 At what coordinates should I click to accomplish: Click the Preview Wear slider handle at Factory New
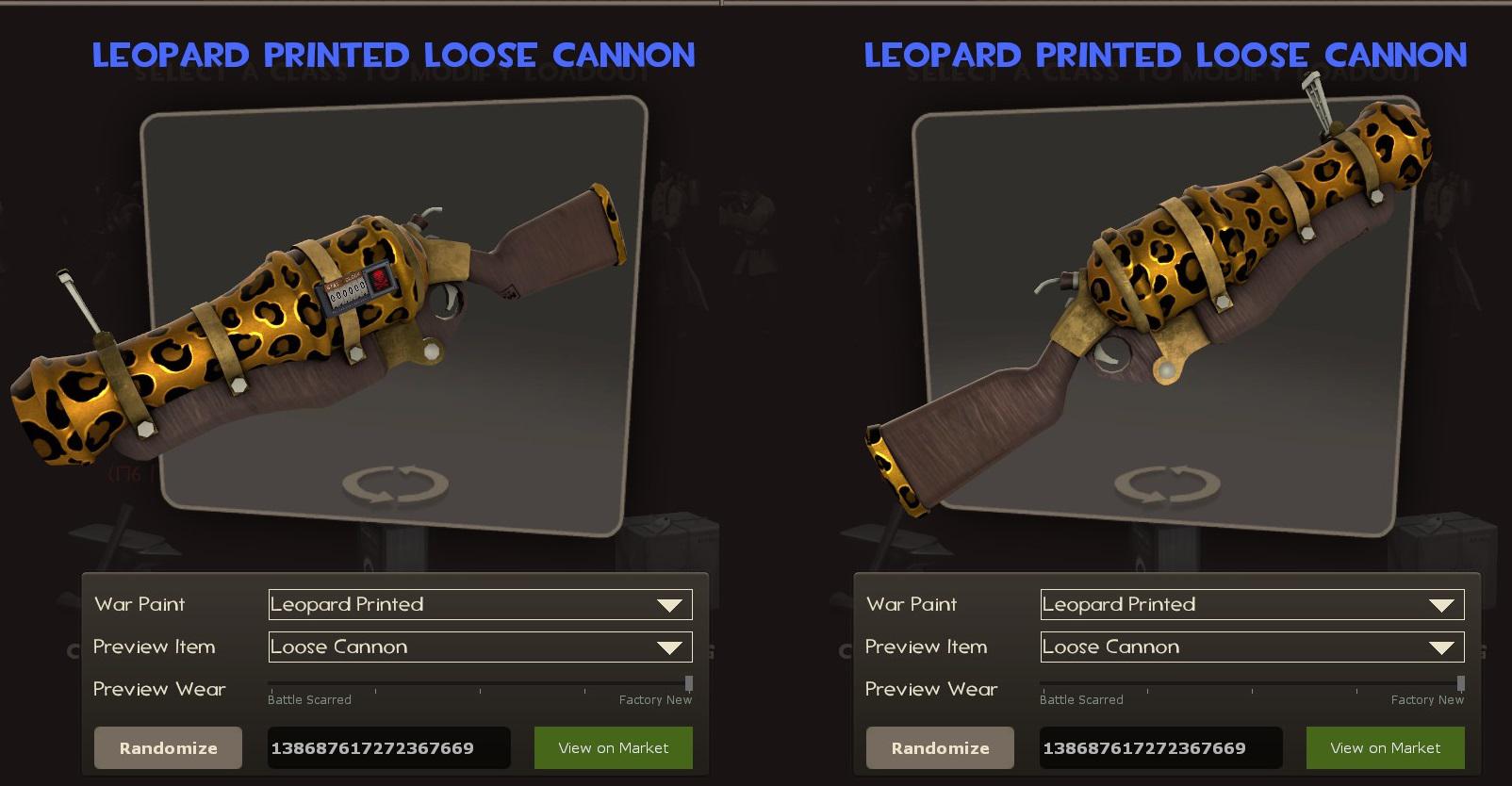pos(687,683)
